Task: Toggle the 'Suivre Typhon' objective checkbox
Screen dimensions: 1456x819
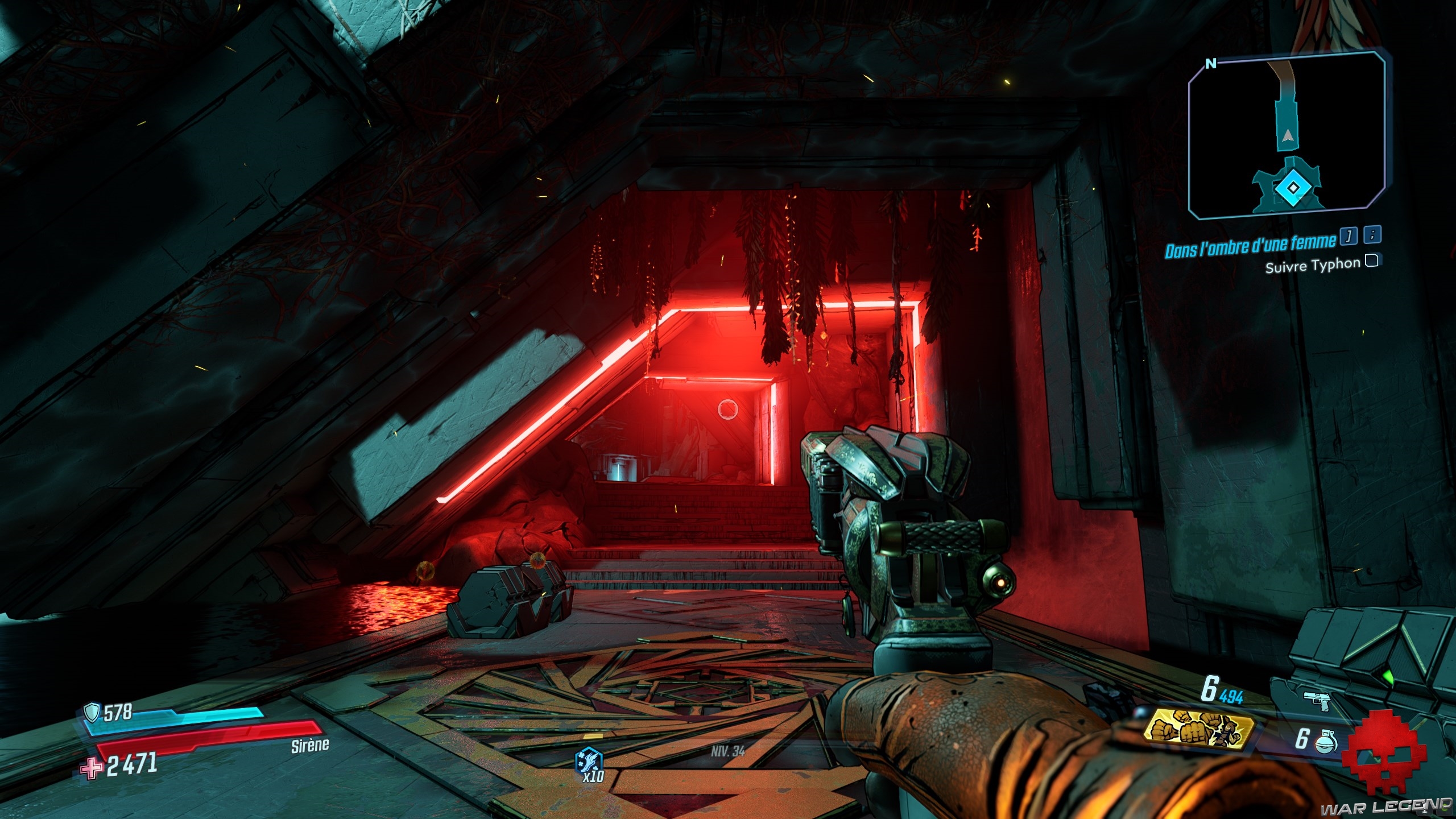Action: click(1372, 261)
